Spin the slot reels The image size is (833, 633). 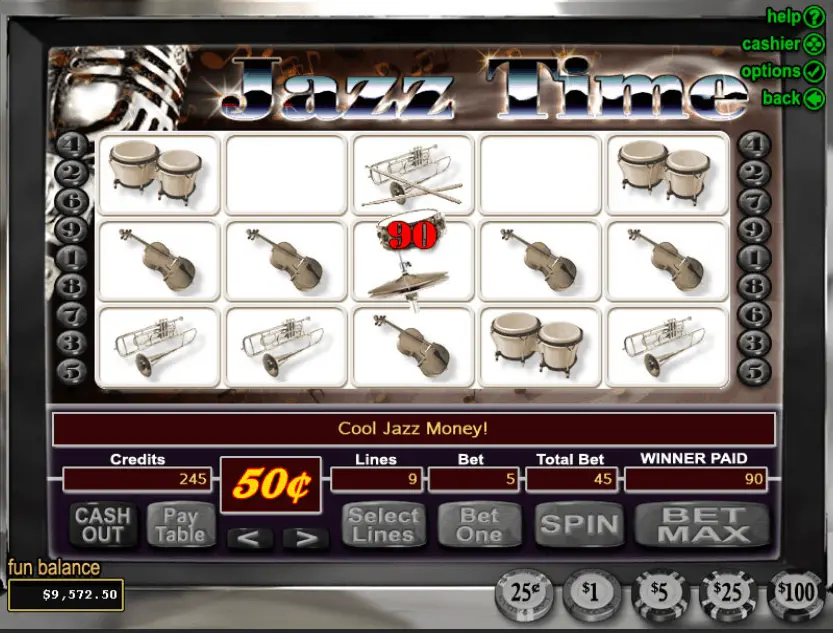tap(579, 524)
